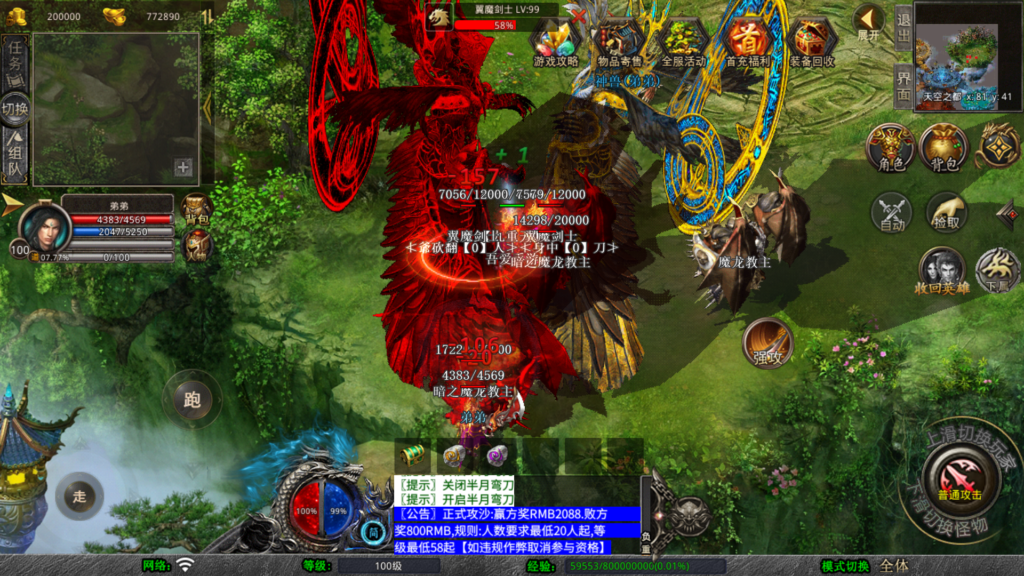This screenshot has width=1024, height=576.
Task: Toggle the 跑 run movement button
Action: tap(192, 400)
